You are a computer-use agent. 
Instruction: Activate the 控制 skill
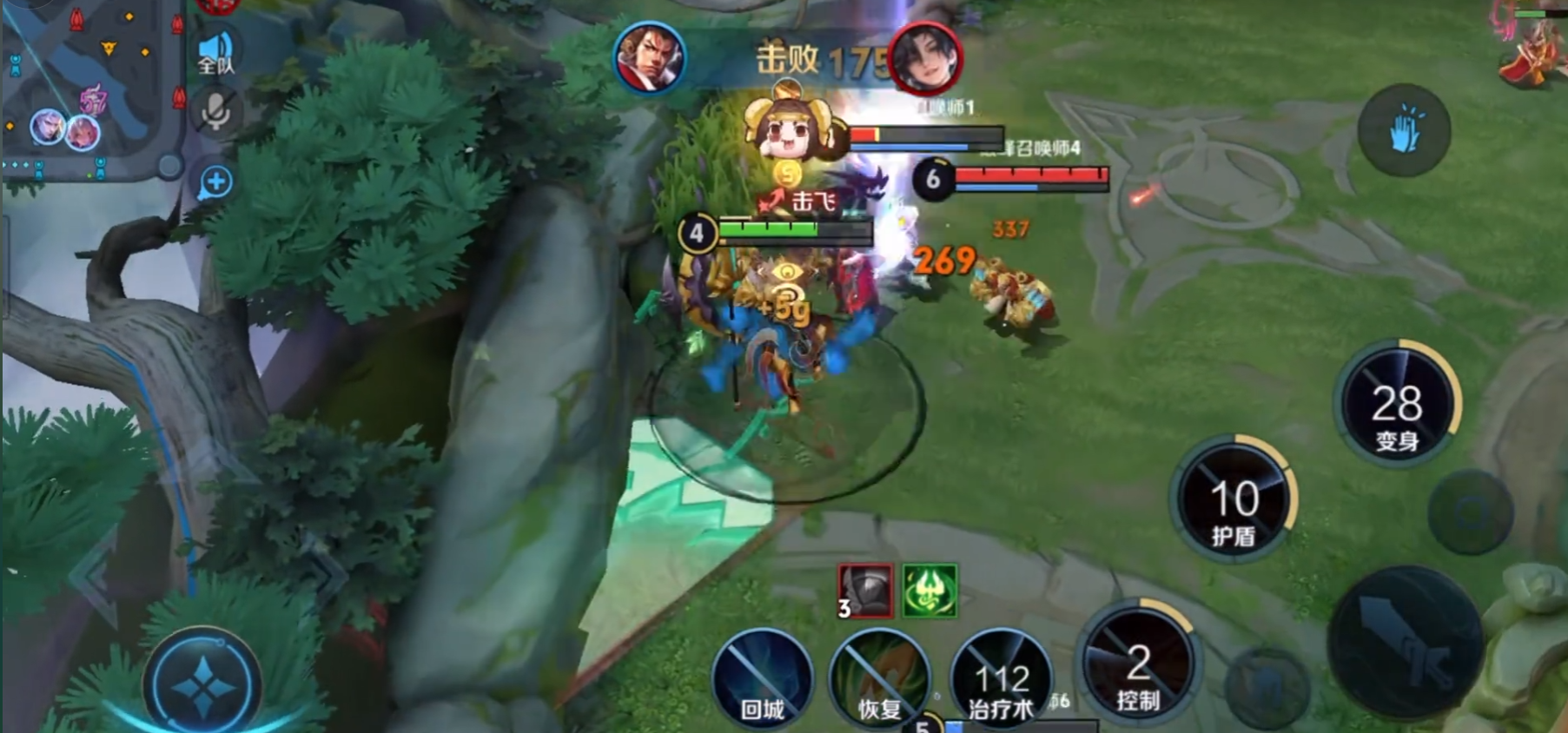(1138, 664)
